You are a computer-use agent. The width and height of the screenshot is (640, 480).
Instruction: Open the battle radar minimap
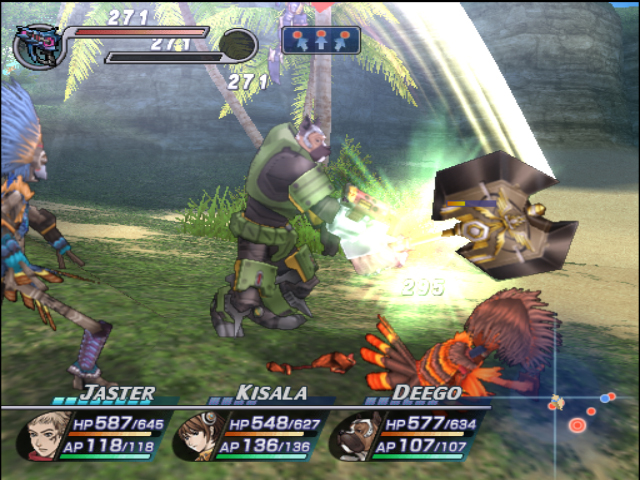coord(583,411)
